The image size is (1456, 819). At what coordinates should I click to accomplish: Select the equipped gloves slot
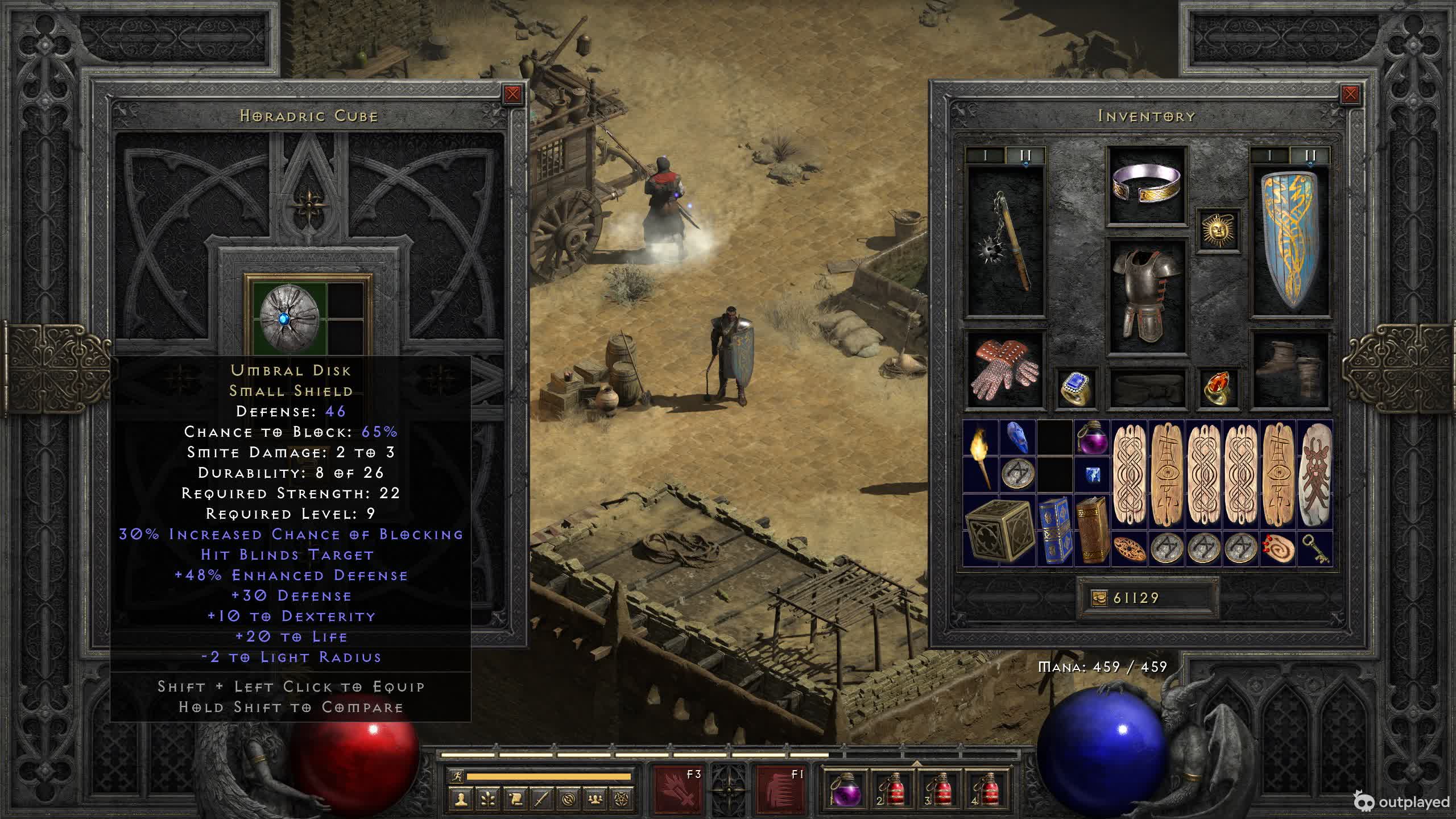[x=1005, y=370]
